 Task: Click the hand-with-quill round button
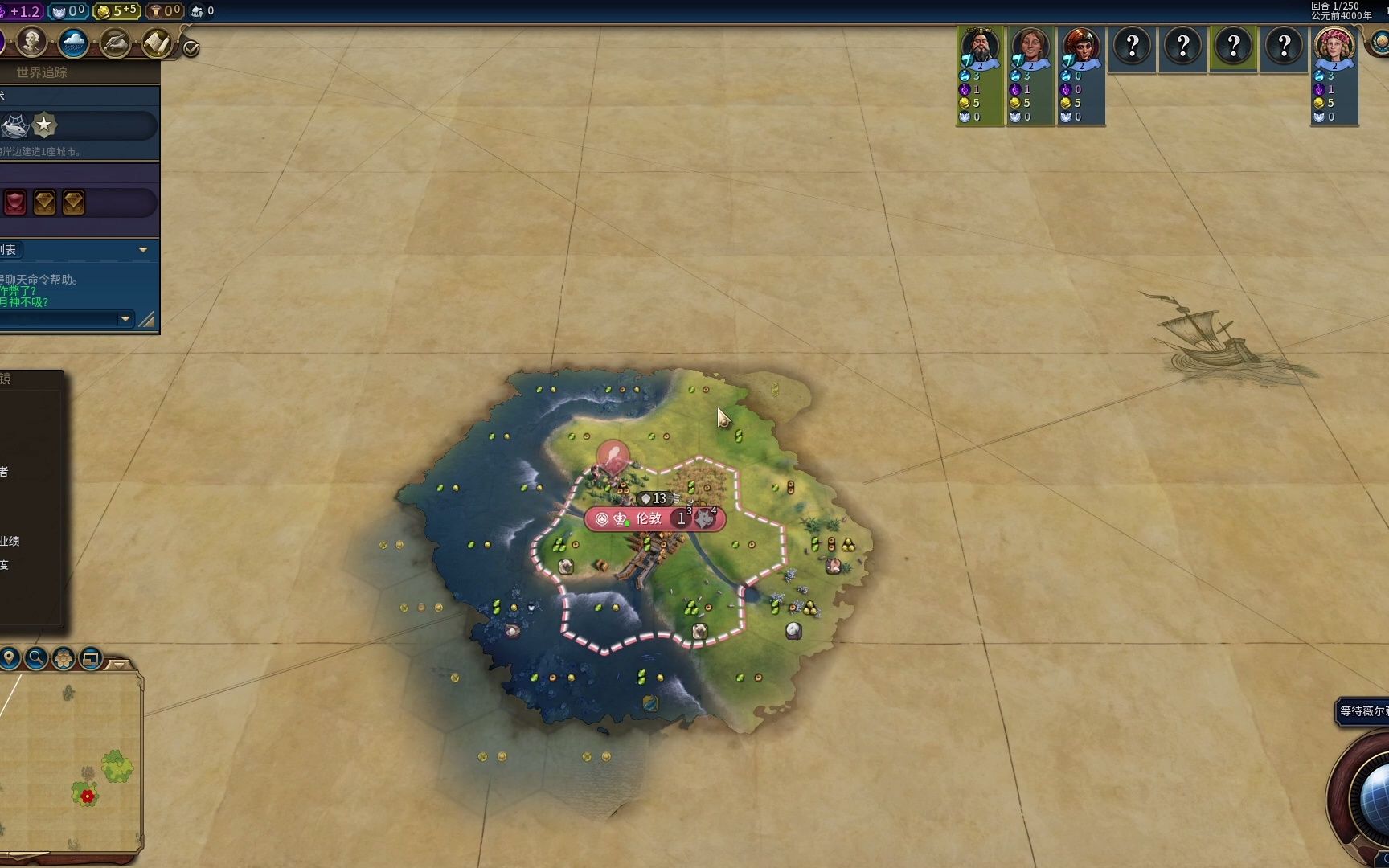115,43
